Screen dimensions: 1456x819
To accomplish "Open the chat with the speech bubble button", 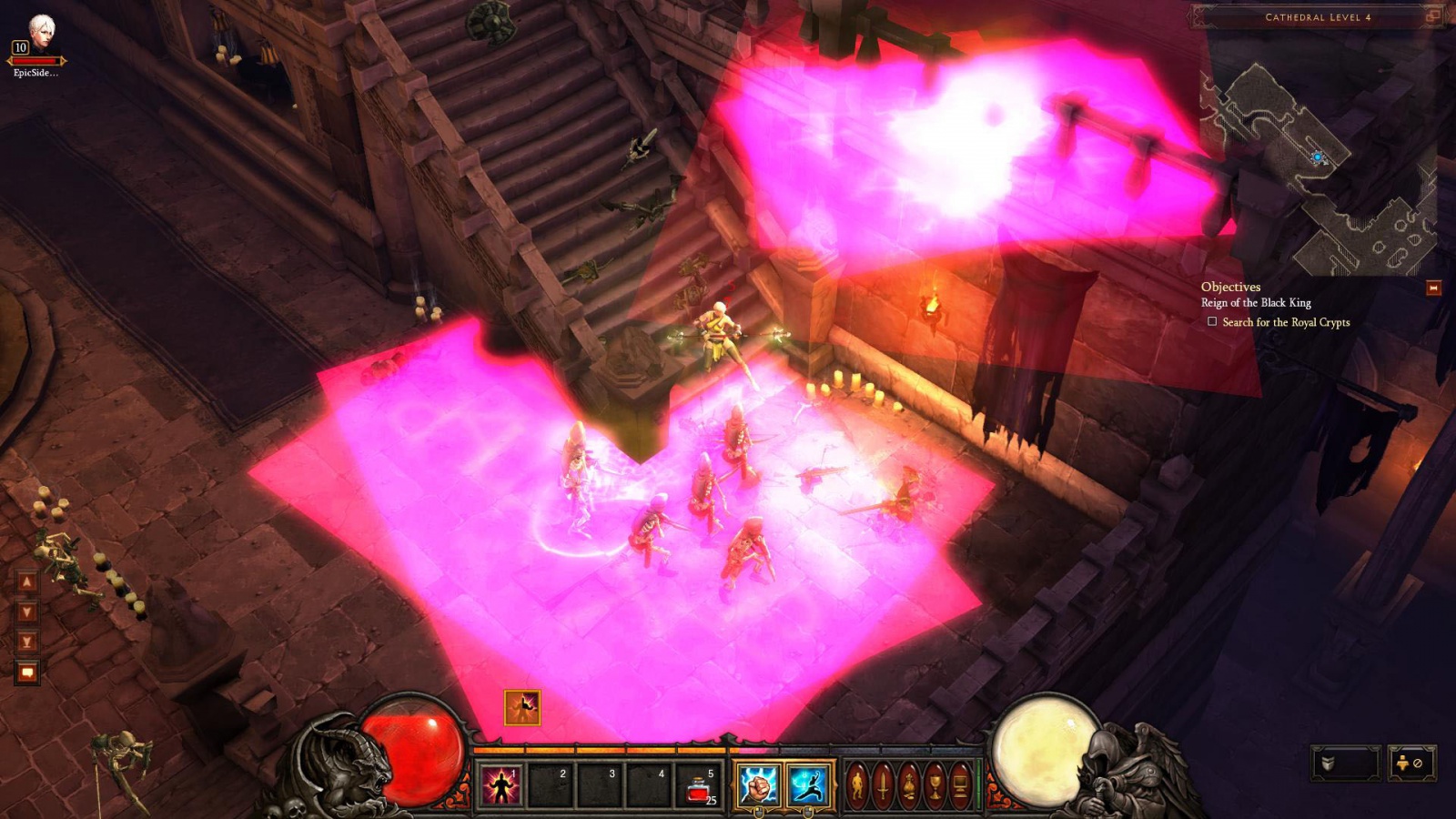I will click(26, 672).
